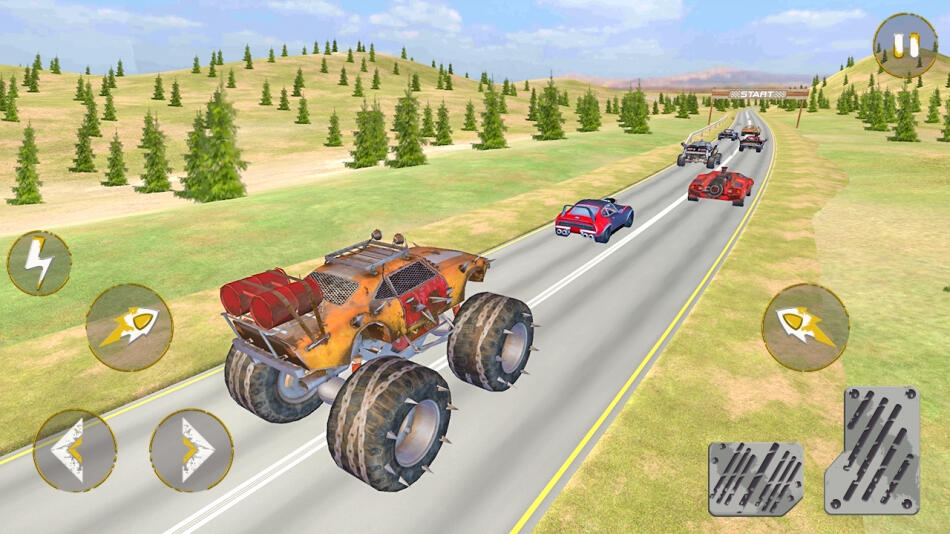Activate the lightning bolt boost
The height and width of the screenshot is (534, 950).
coord(39,263)
